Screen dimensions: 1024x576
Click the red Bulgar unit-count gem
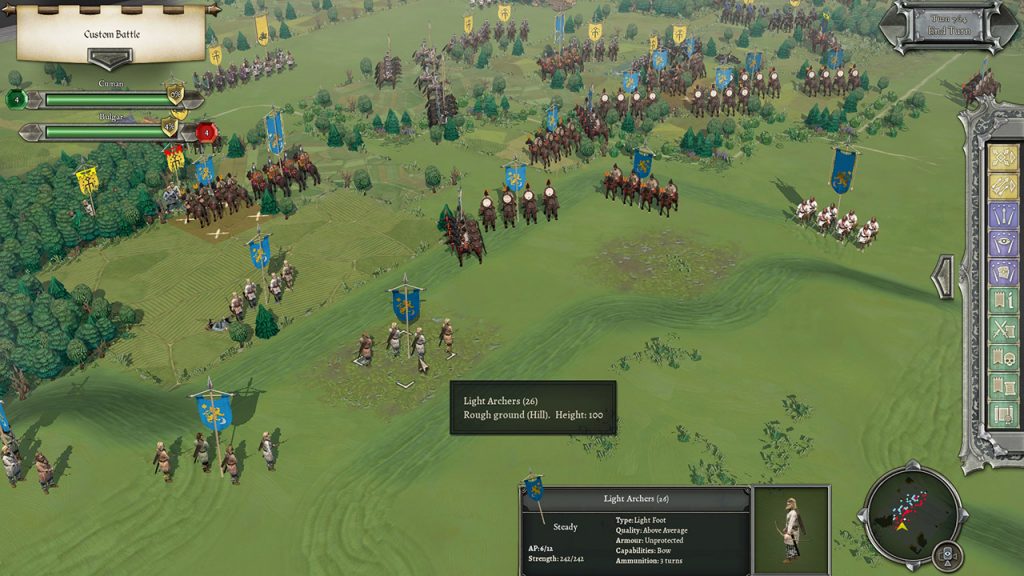point(206,131)
